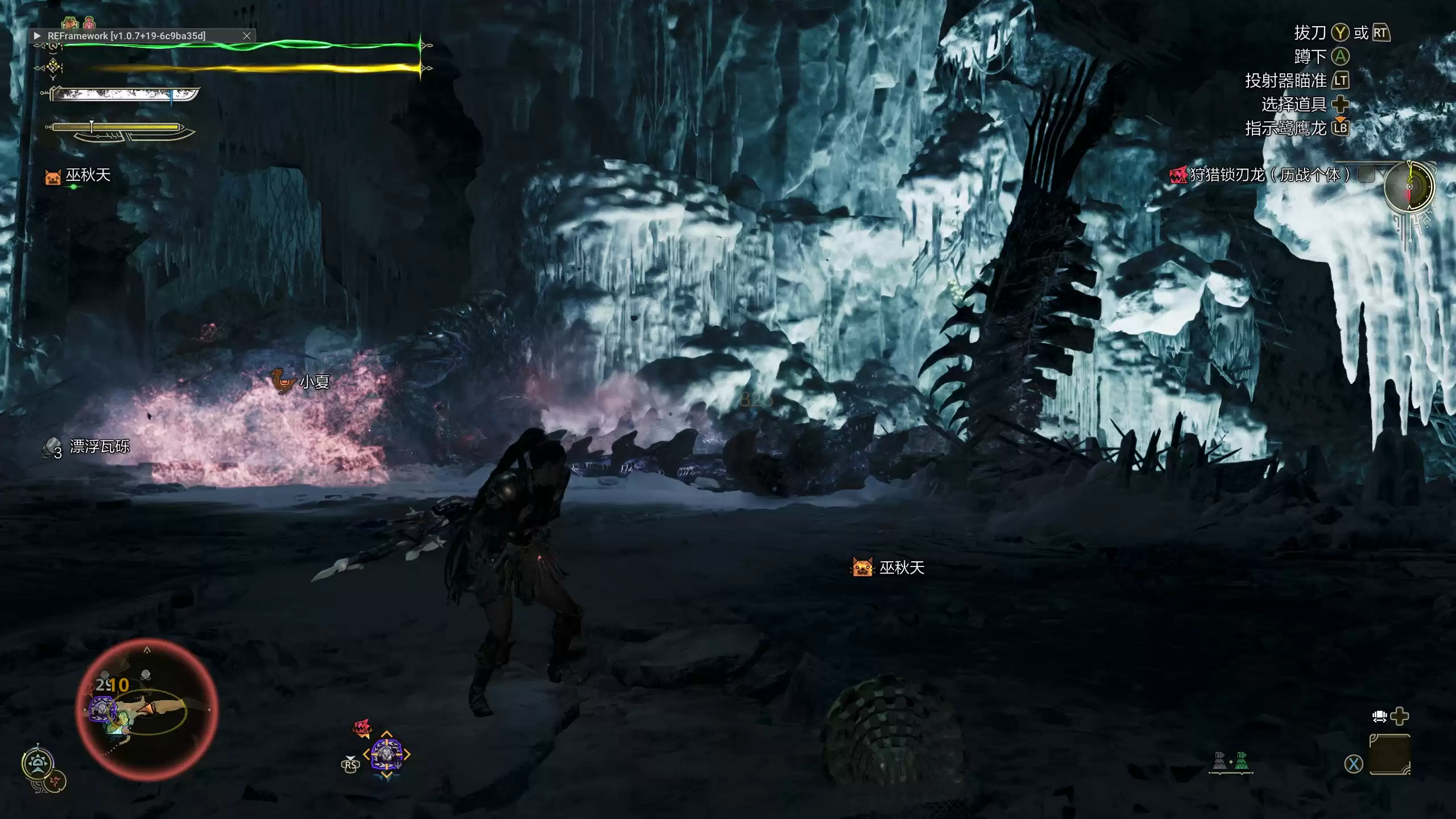Screen dimensions: 1456x819
Task: Click the day-night clock dial
Action: click(x=1409, y=187)
